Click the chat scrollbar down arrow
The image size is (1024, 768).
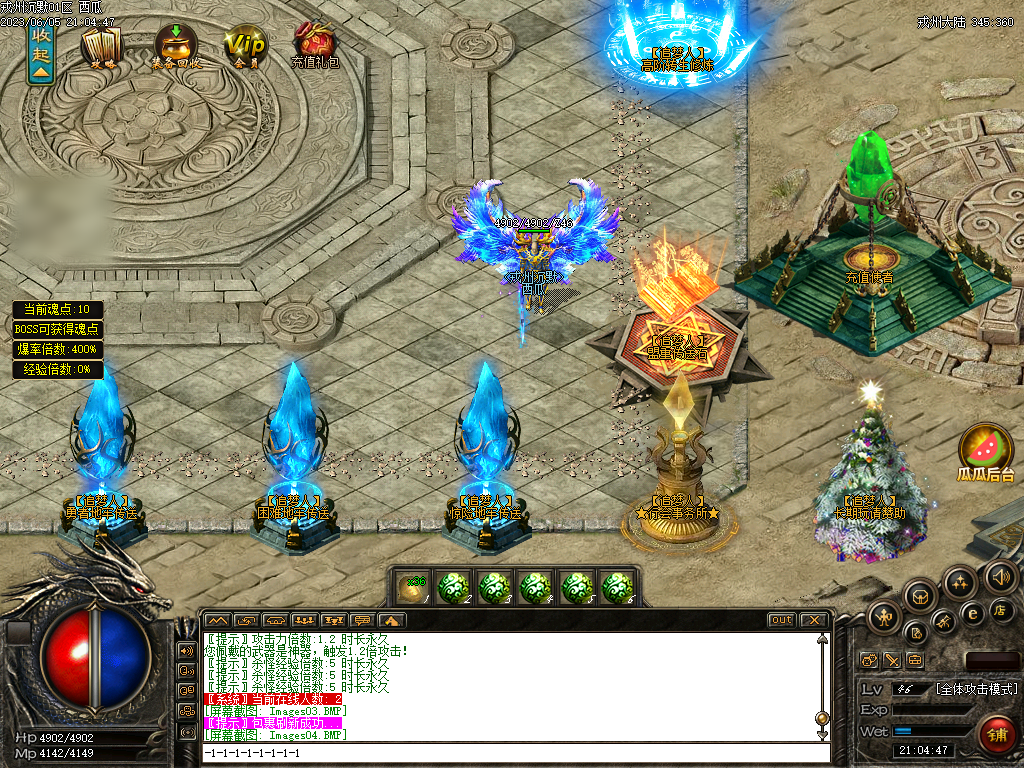point(823,736)
